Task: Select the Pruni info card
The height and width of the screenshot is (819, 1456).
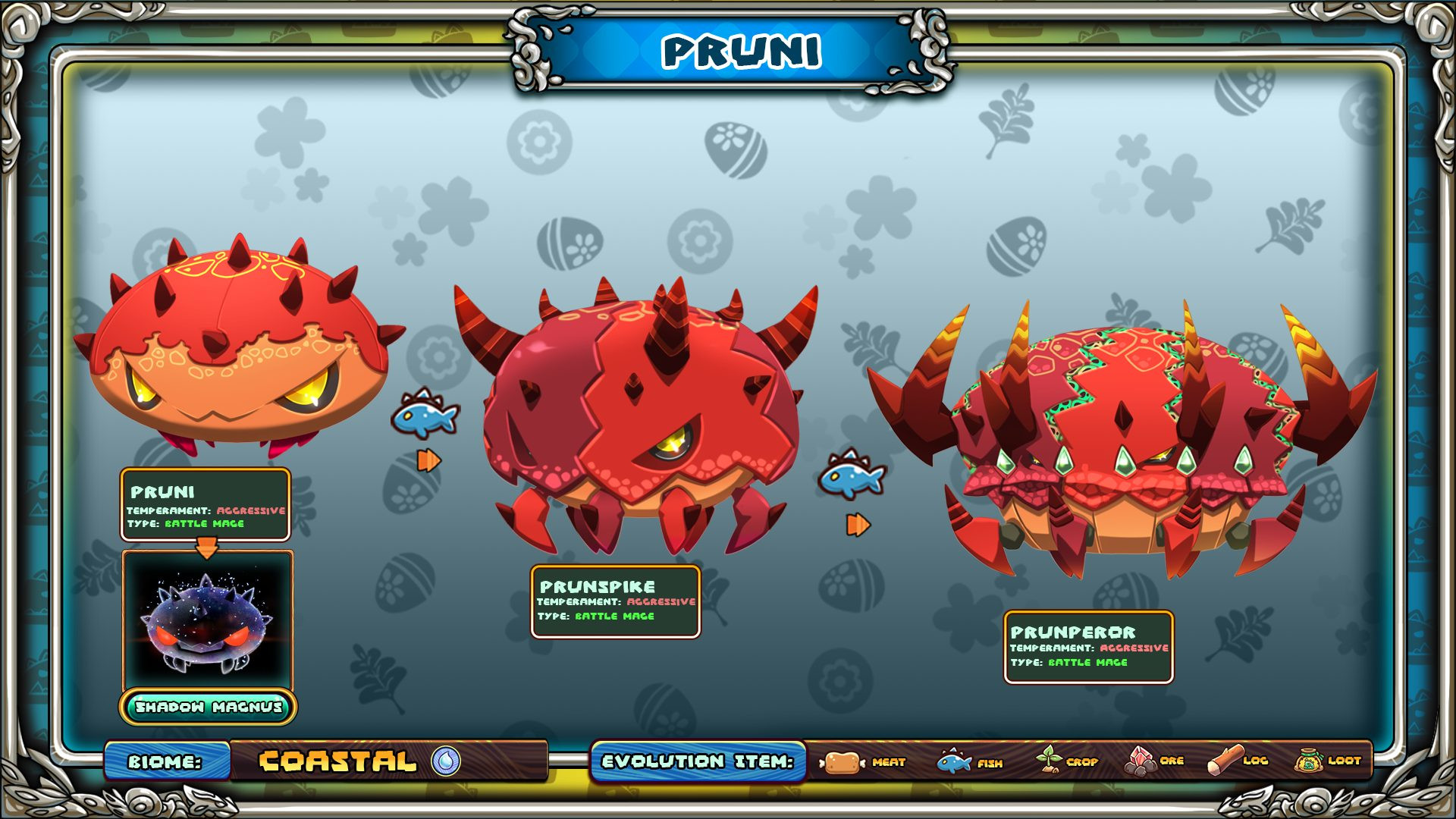Action: click(206, 504)
